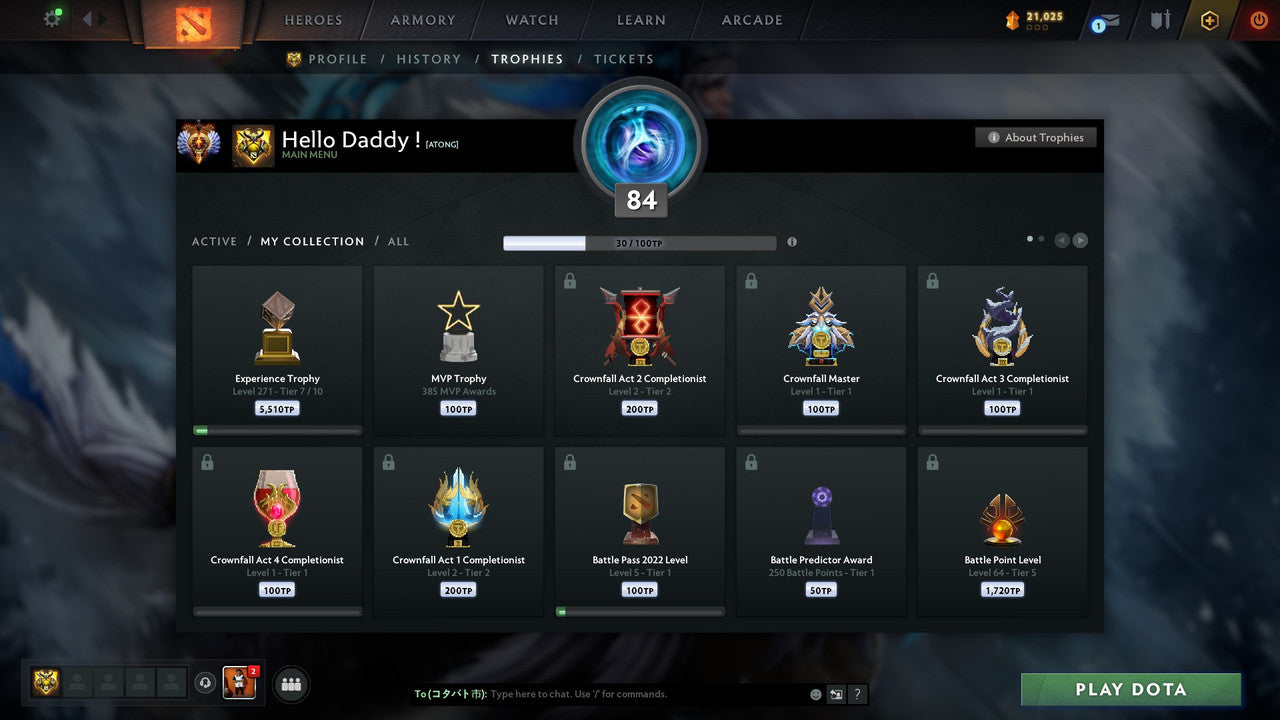Open the help question mark near chat
The width and height of the screenshot is (1280, 720).
click(x=858, y=694)
